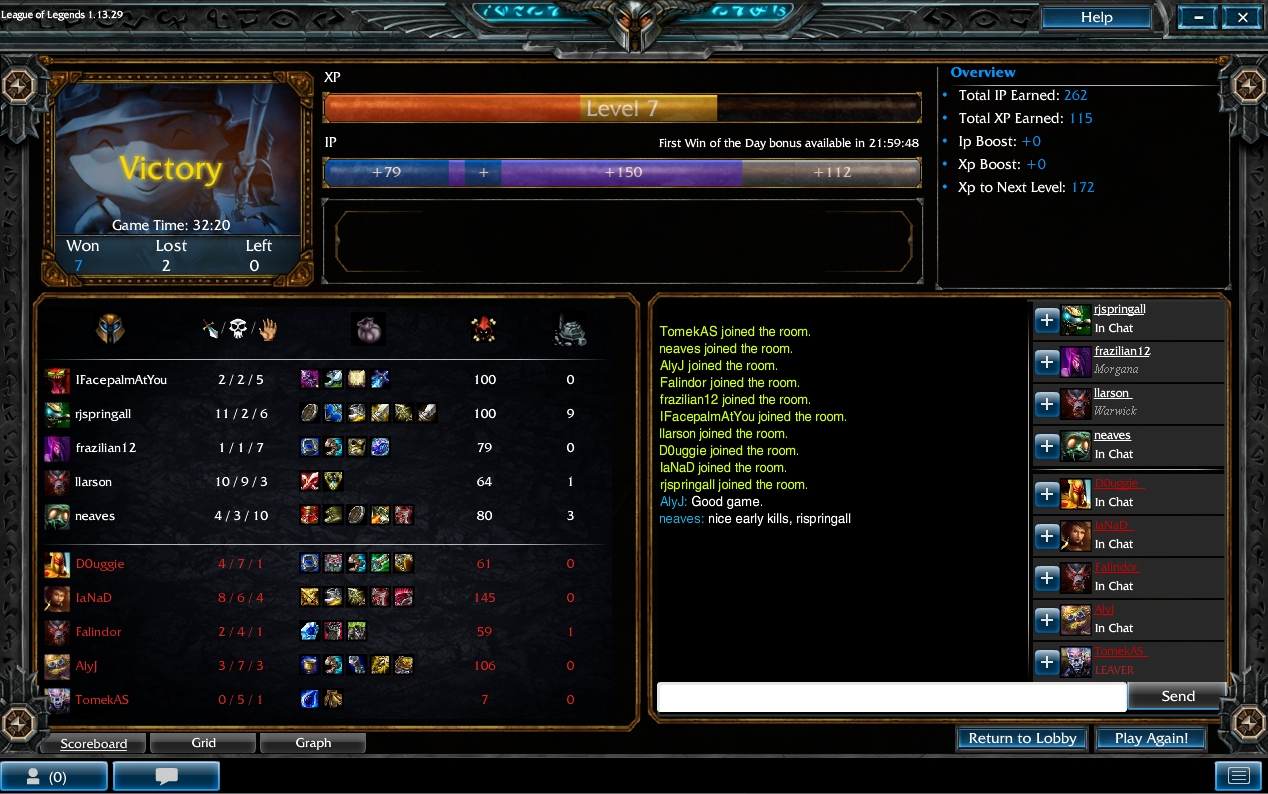This screenshot has width=1268, height=794.
Task: Click the plus button beside TomekAS
Action: coord(1046,662)
